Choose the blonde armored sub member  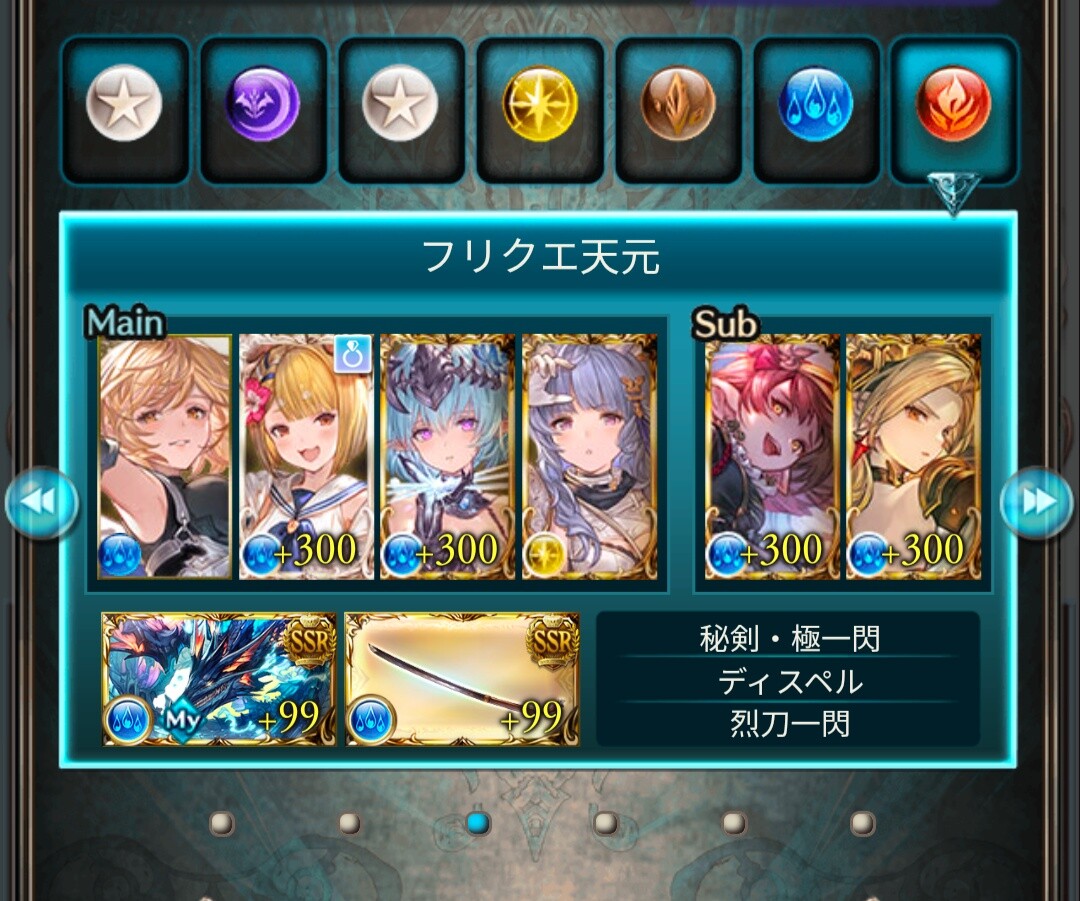coord(913,457)
